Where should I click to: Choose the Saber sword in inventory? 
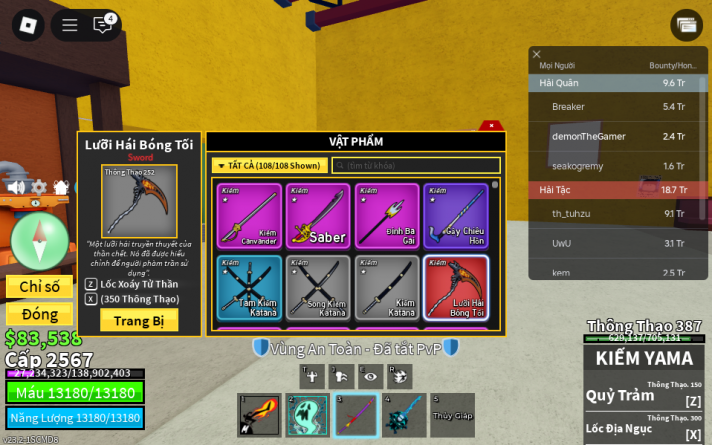point(317,215)
